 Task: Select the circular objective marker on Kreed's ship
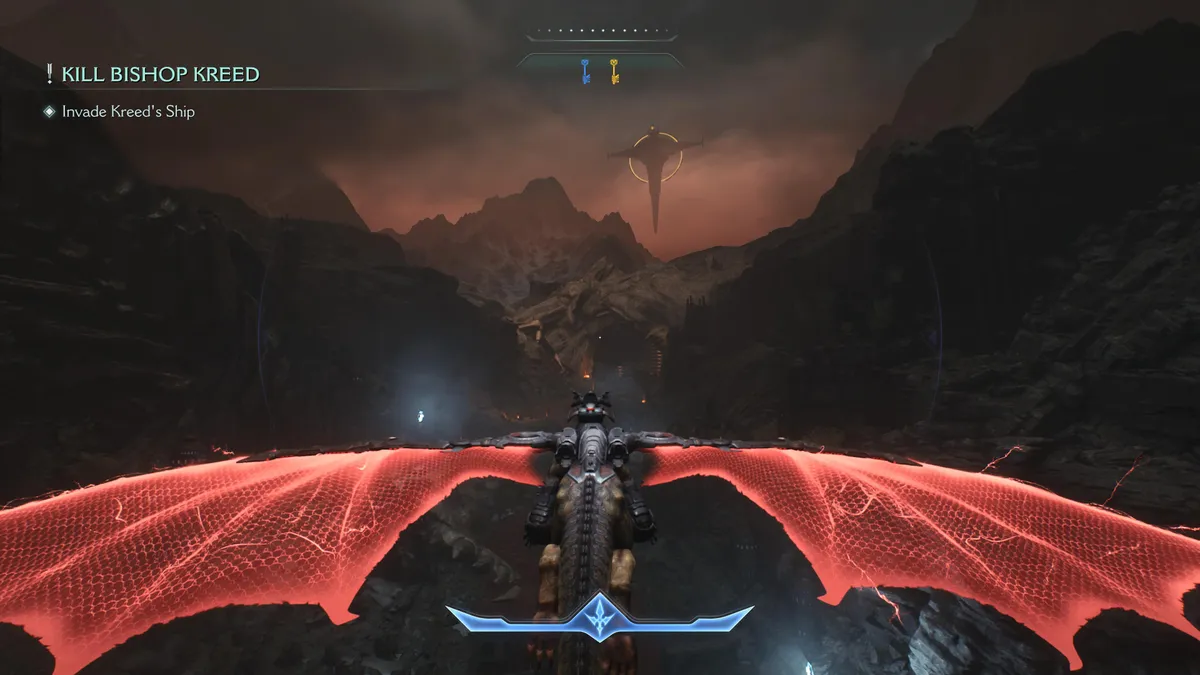click(655, 157)
